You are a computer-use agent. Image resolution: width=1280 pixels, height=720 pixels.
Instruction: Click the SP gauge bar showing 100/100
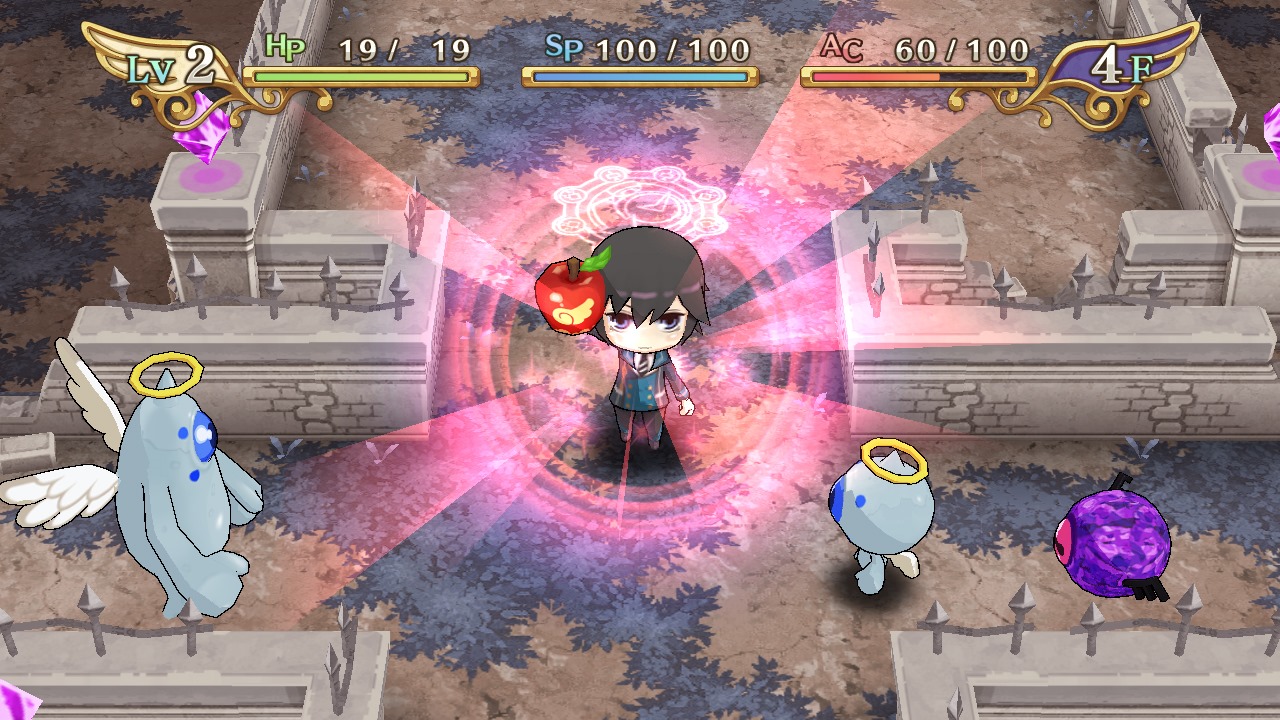pos(640,73)
